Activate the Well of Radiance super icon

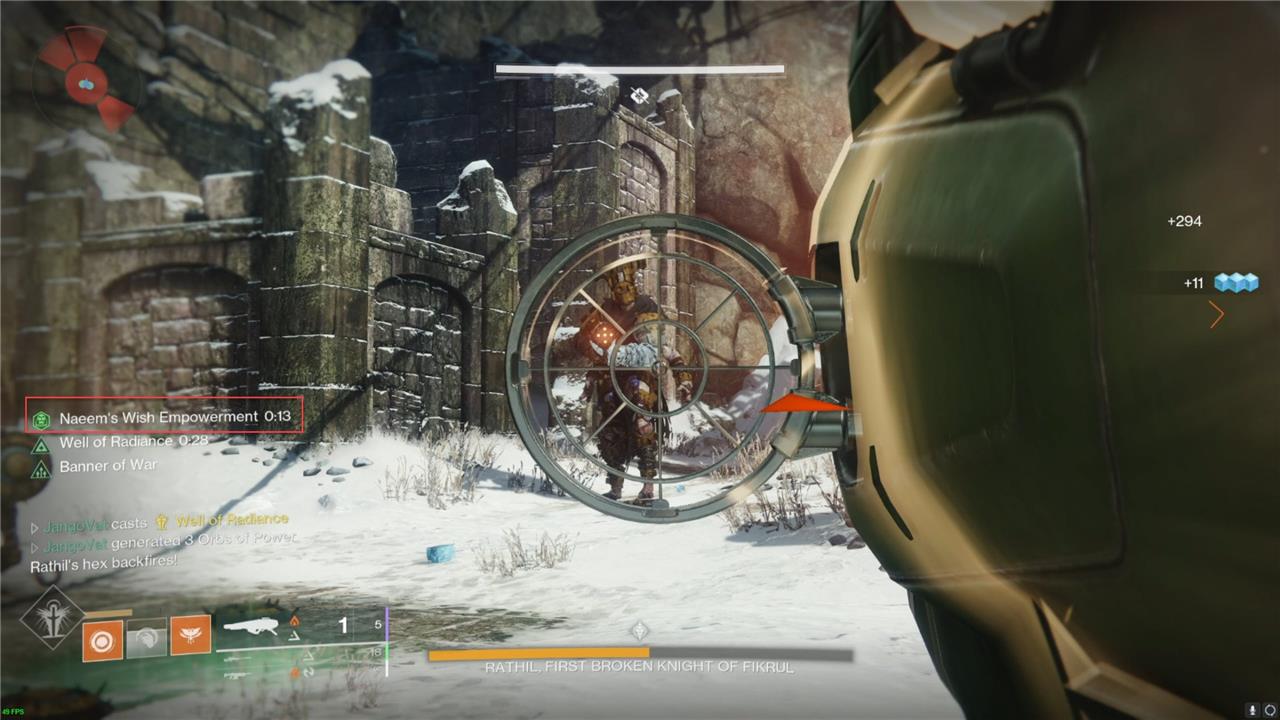pyautogui.click(x=52, y=617)
